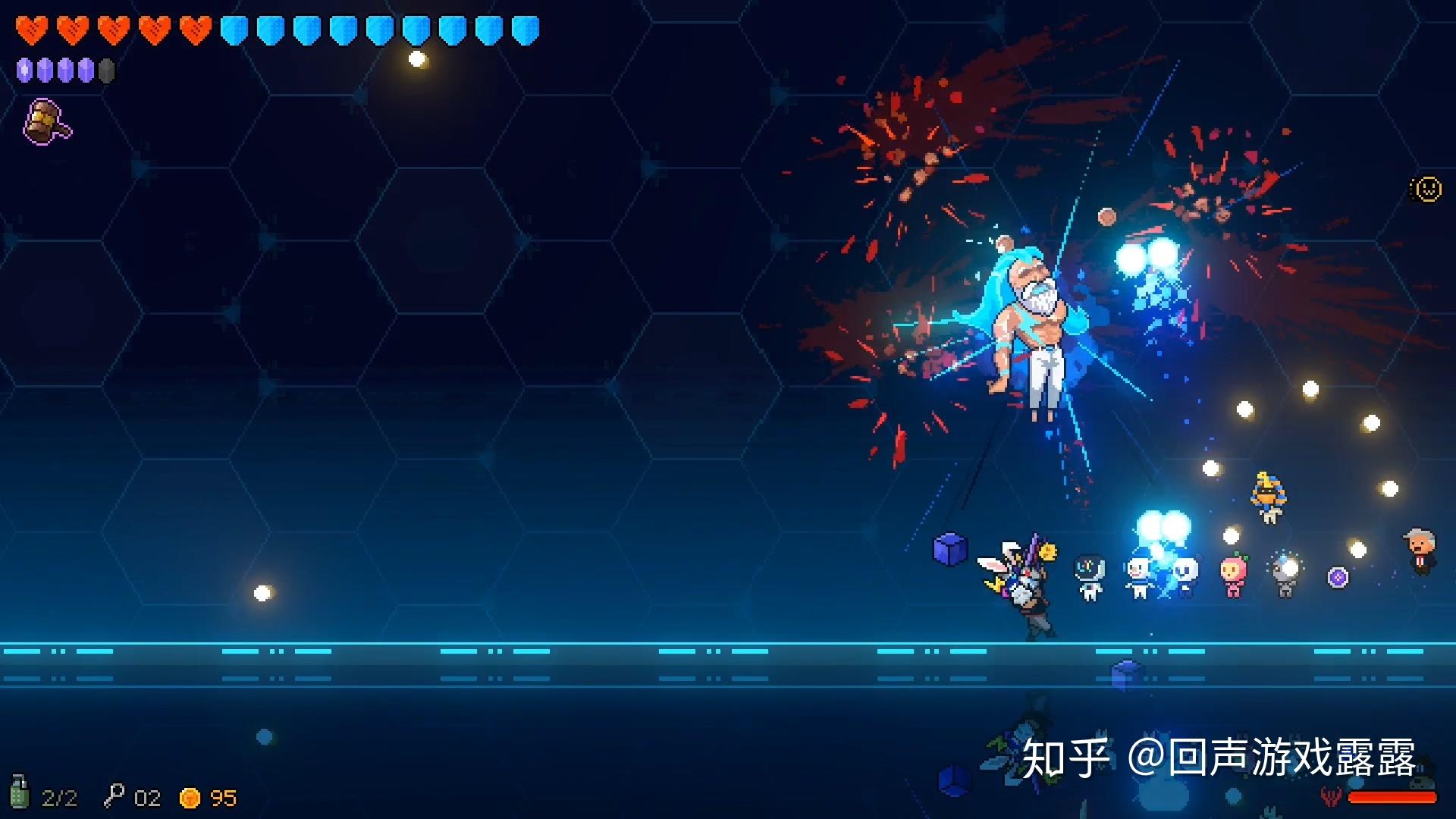
Task: Toggle the darkened fifth purple crystal slot
Action: pos(106,70)
